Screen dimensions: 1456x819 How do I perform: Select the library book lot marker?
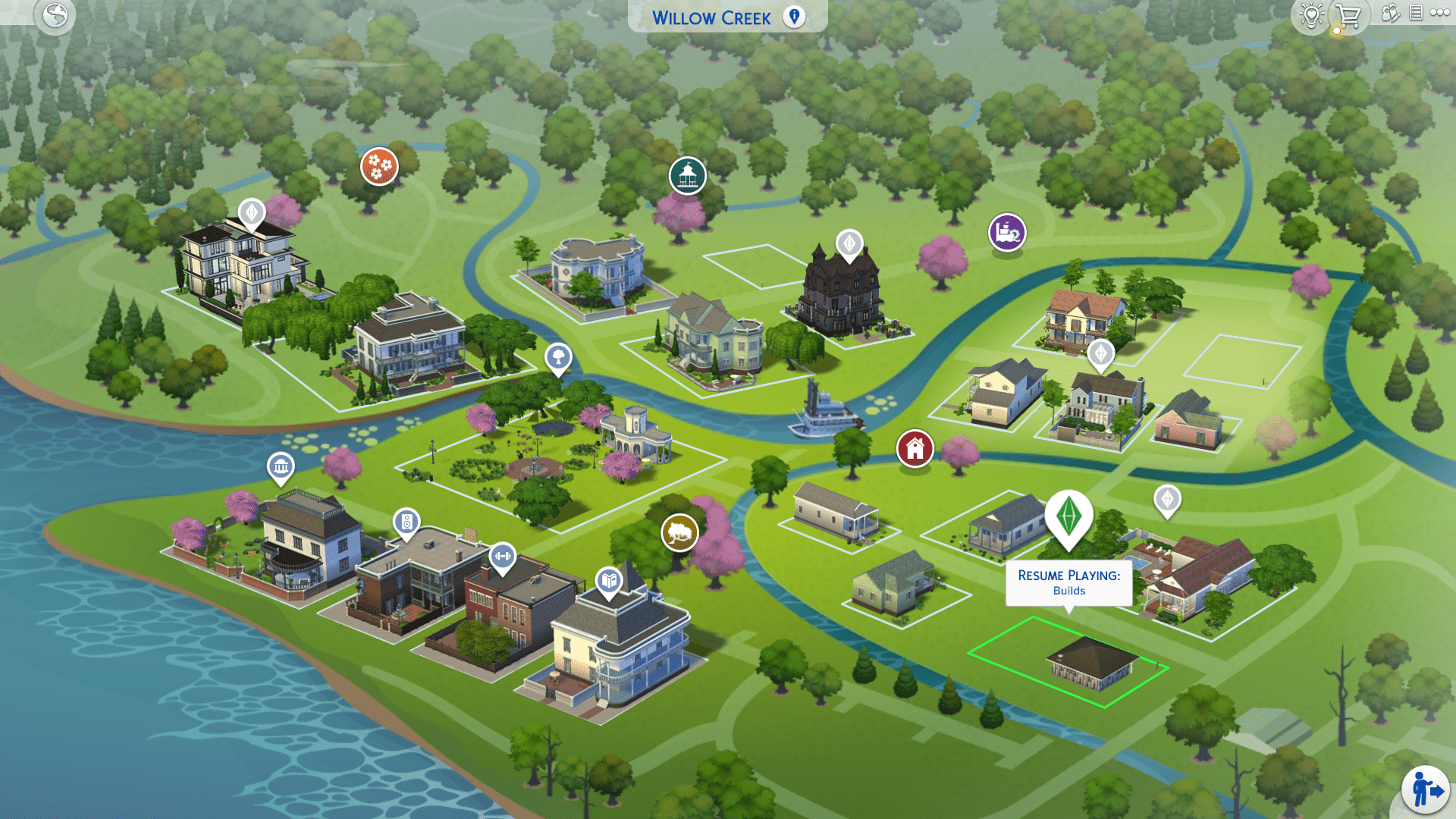[x=609, y=581]
